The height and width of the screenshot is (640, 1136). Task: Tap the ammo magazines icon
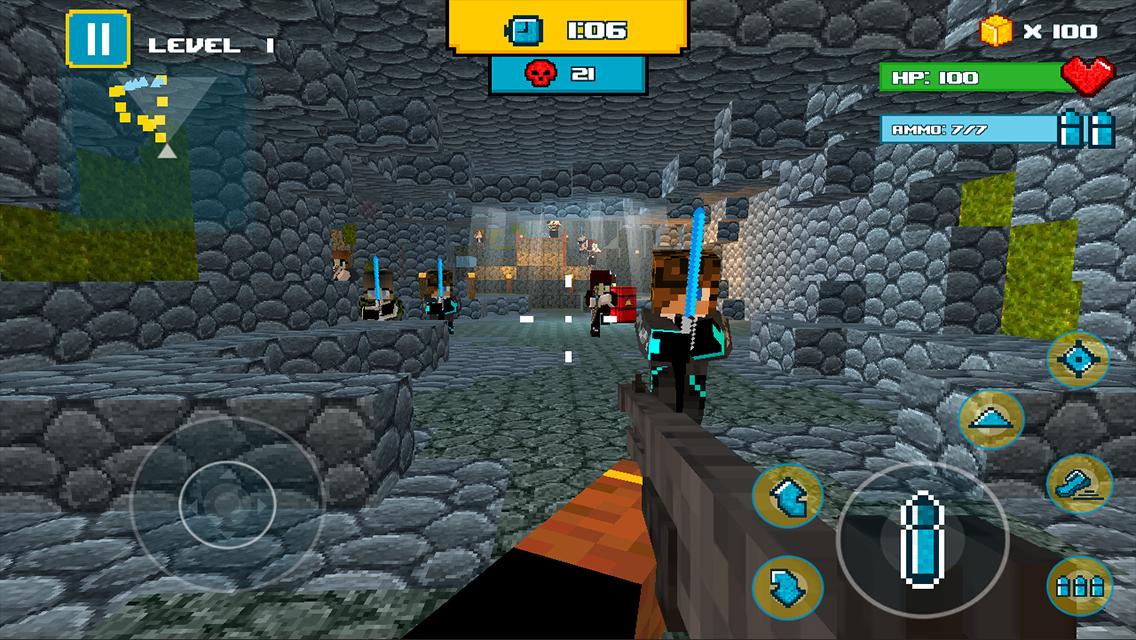click(x=1086, y=130)
